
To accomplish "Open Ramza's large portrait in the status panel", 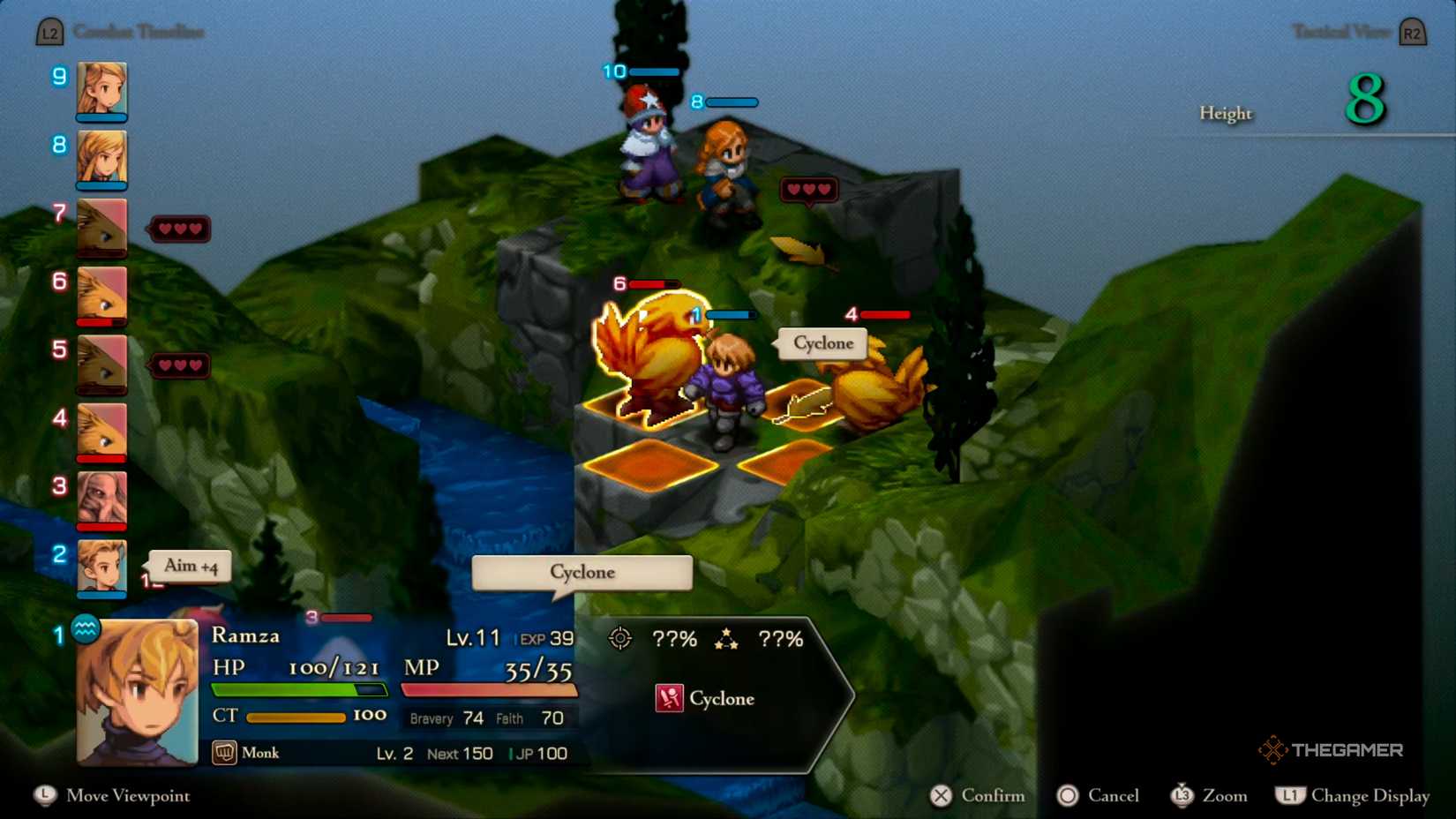I will click(138, 692).
